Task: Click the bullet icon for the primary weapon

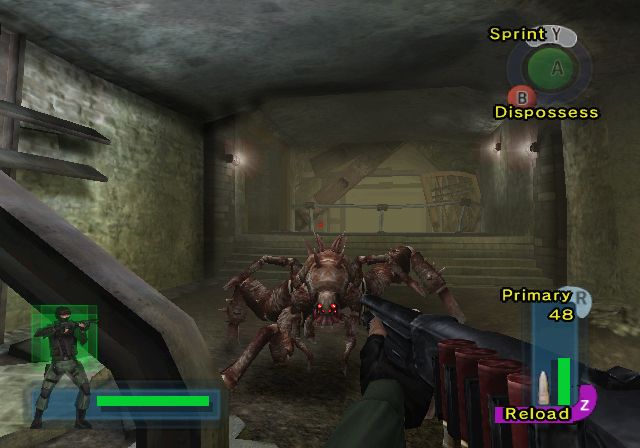Action: click(541, 384)
